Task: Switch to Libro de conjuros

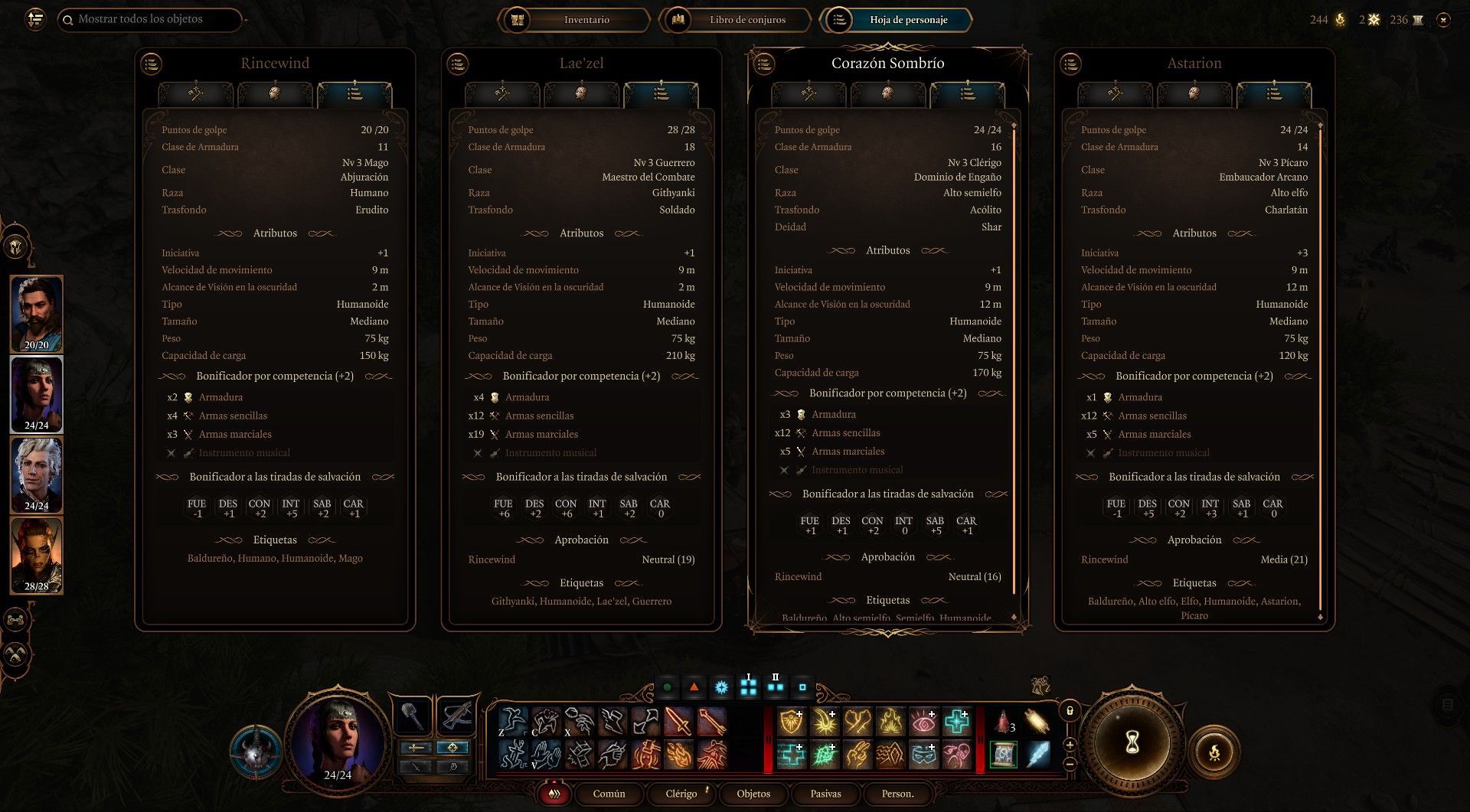Action: 735,20
